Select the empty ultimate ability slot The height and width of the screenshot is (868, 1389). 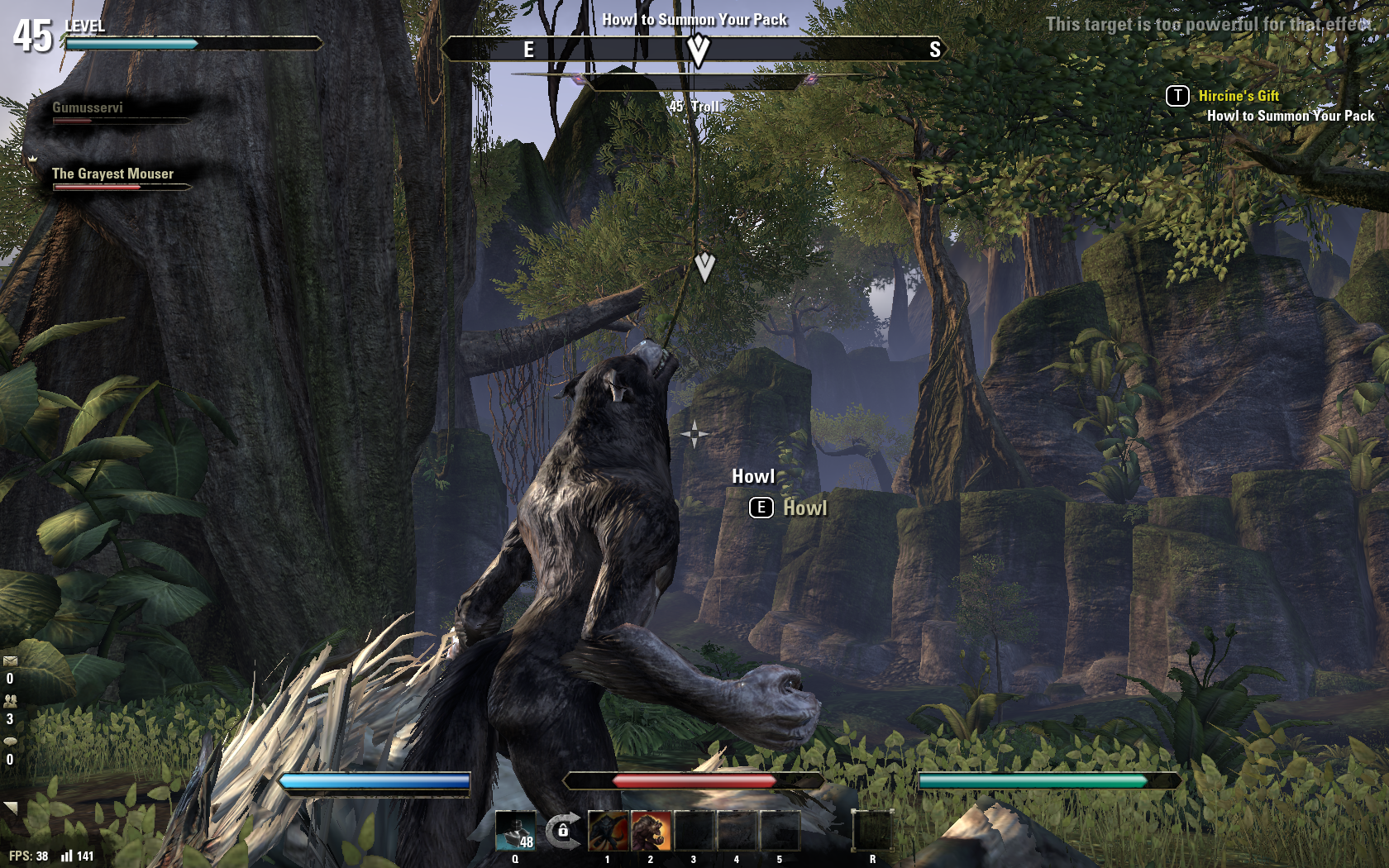(872, 831)
